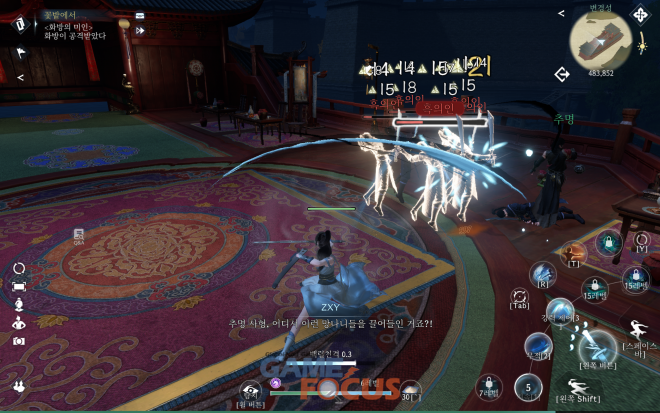660x413 pixels.
Task: Activate the skill with the number 5
Action: [x=528, y=386]
